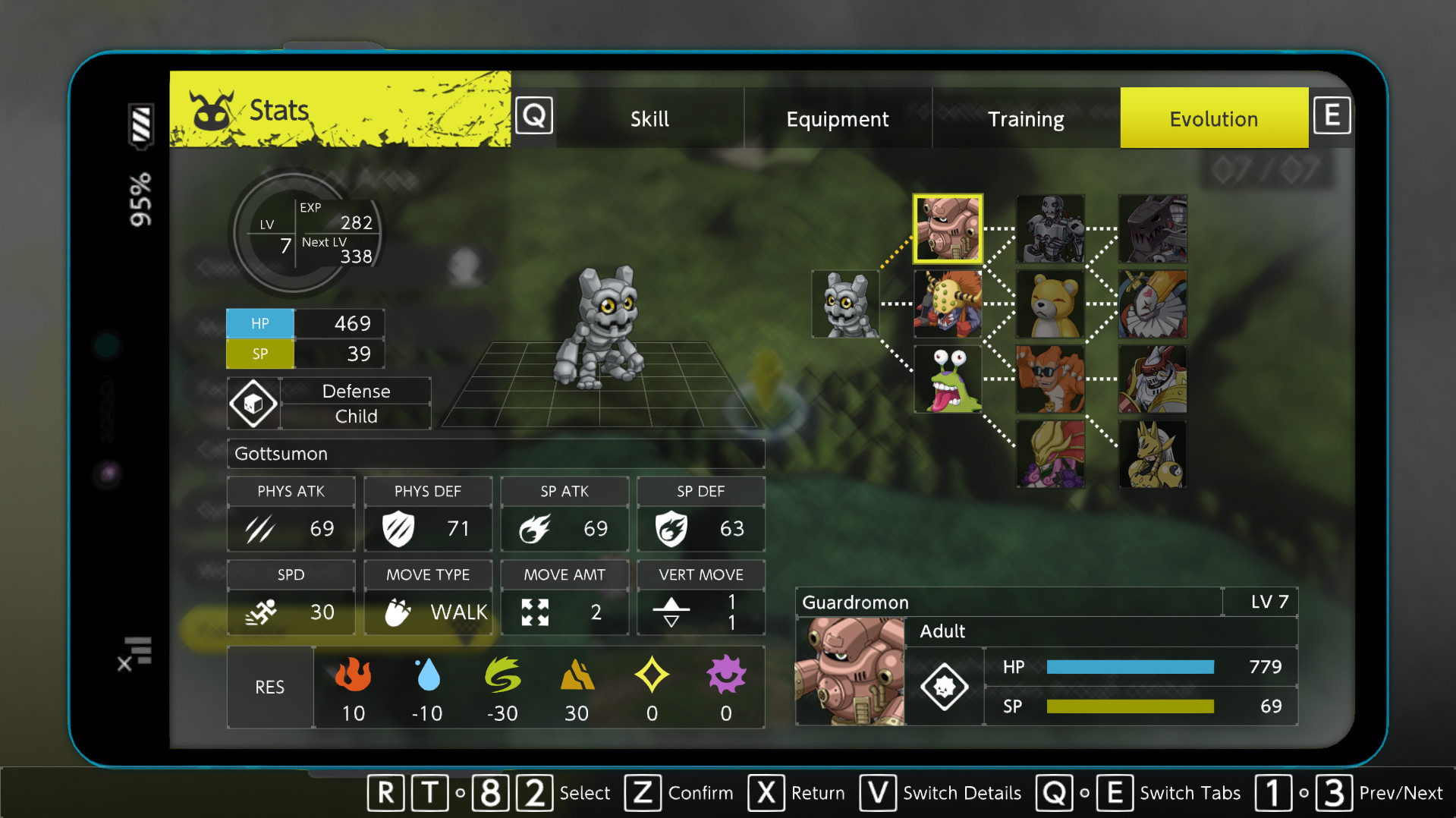1456x818 pixels.
Task: Click the Defense type cube icon
Action: click(253, 403)
